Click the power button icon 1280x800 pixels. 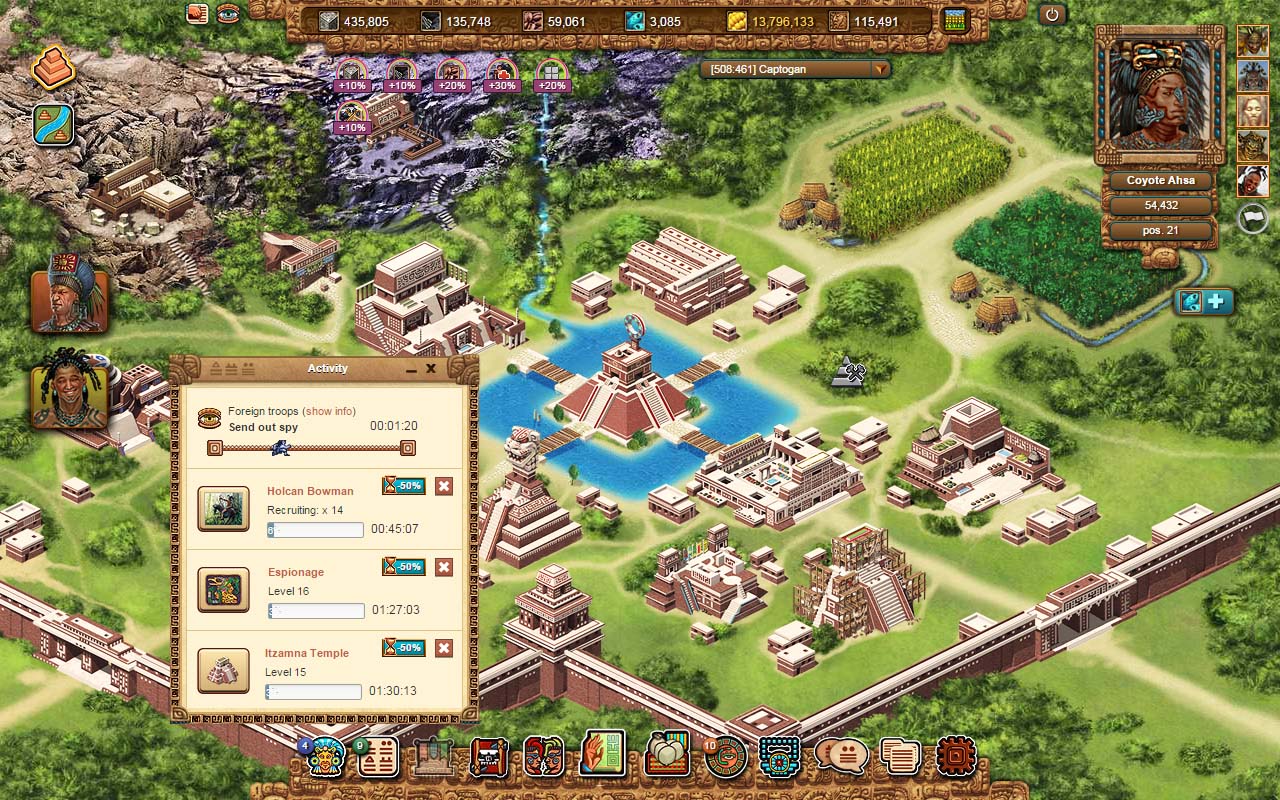coord(1051,15)
